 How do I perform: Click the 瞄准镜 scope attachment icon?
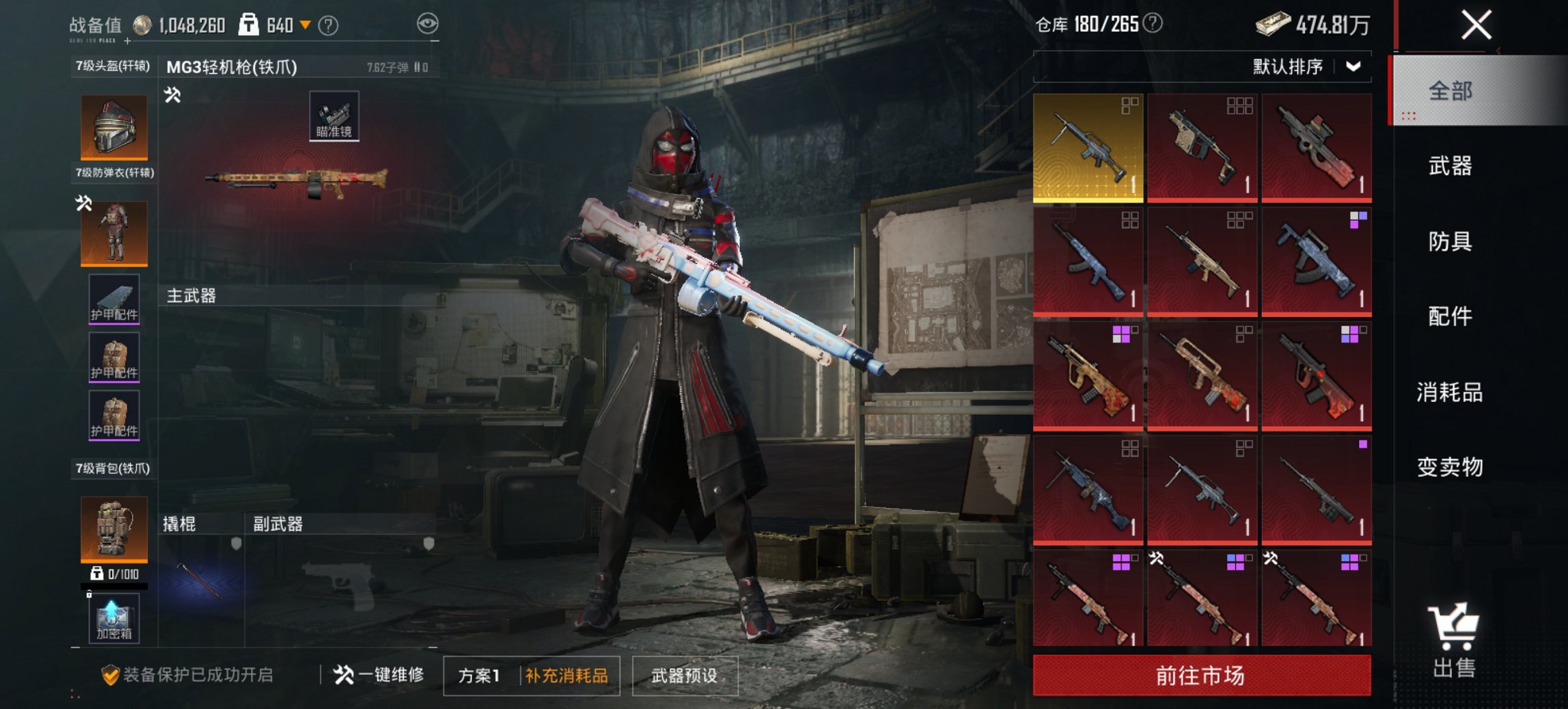(334, 116)
